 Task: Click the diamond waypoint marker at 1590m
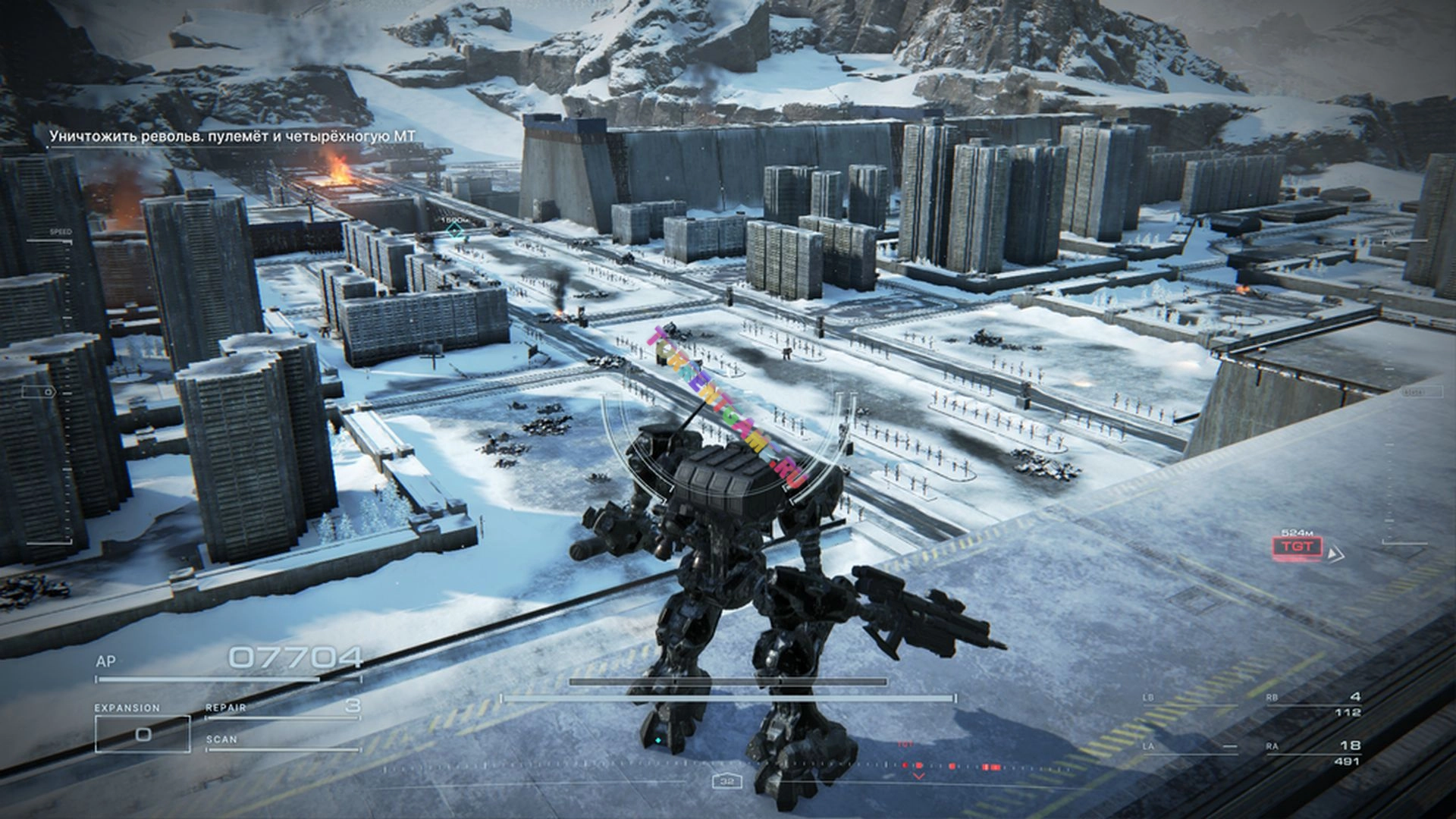pos(454,231)
